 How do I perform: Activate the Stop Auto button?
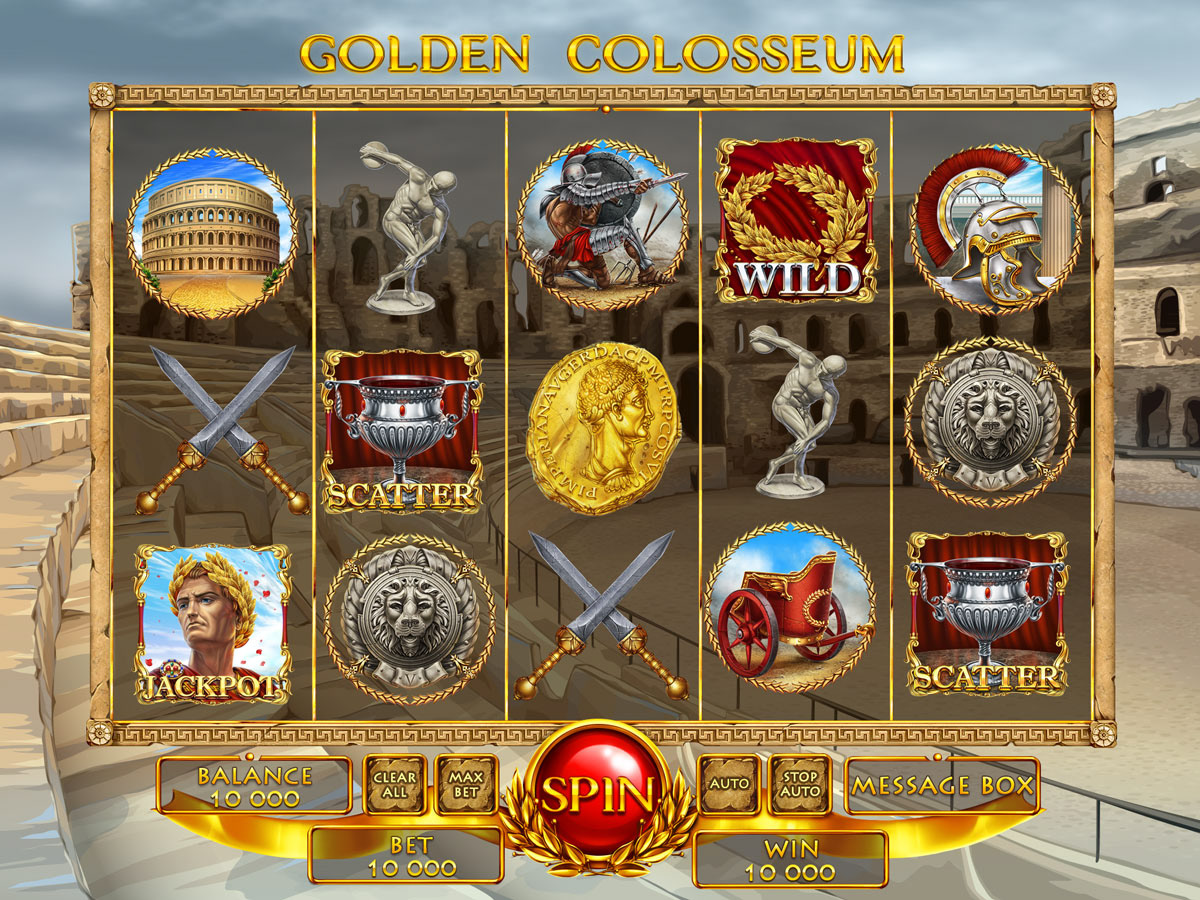[801, 785]
